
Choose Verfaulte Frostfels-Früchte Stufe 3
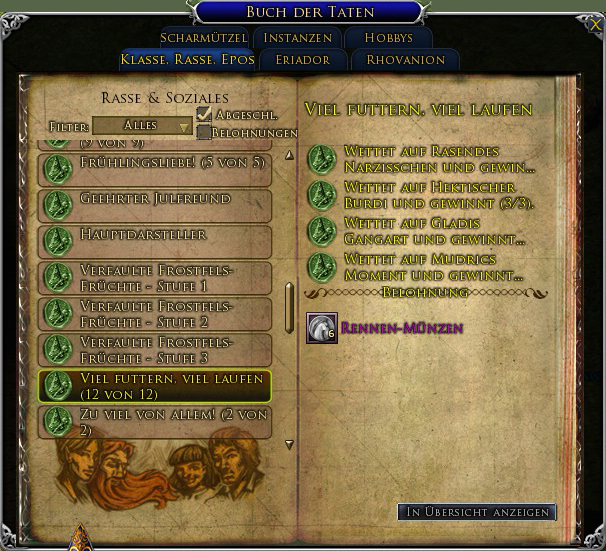pyautogui.click(x=155, y=349)
